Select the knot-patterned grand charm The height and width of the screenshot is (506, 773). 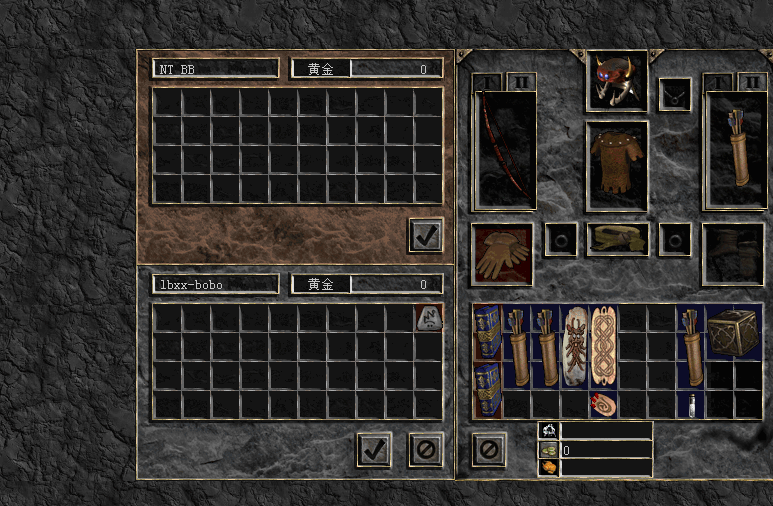tap(603, 347)
